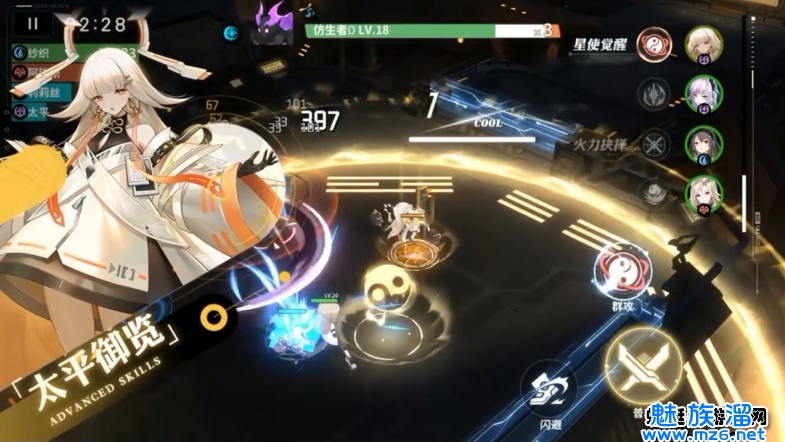The image size is (785, 442).
Task: Activate the greyed flame skill icon
Action: [654, 95]
